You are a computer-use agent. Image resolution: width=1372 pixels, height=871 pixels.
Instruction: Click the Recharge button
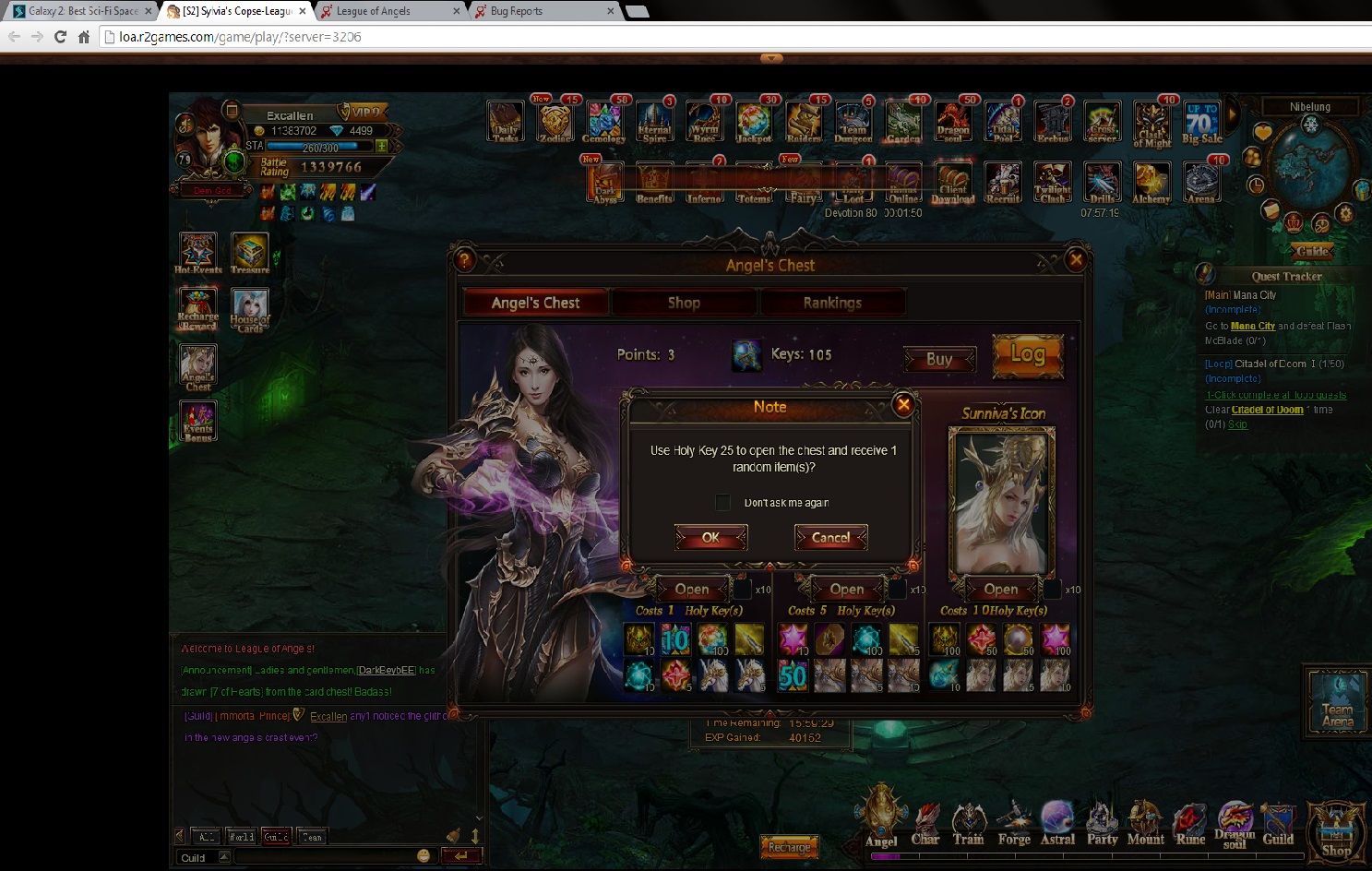[x=789, y=847]
